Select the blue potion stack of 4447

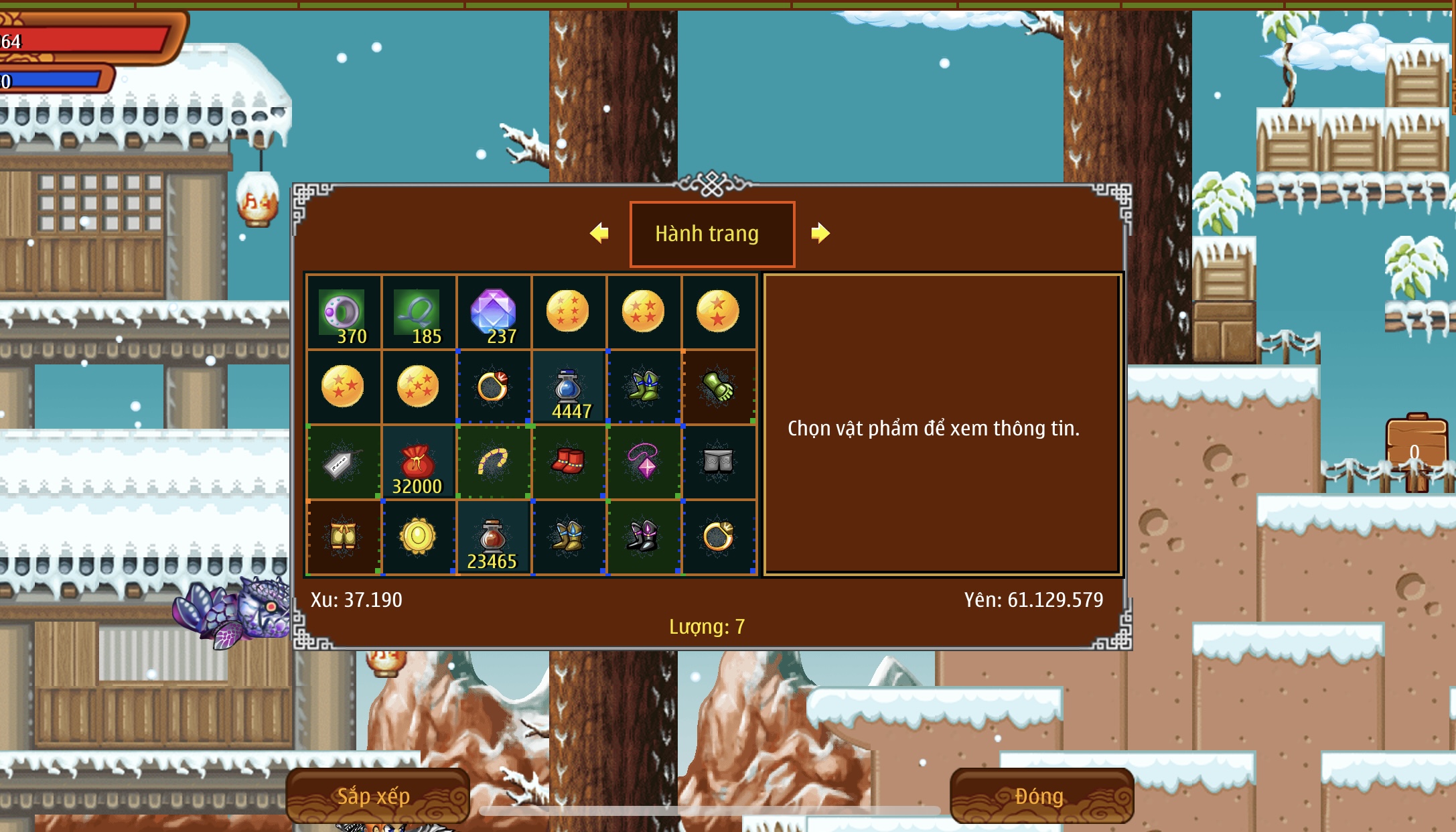tap(569, 387)
